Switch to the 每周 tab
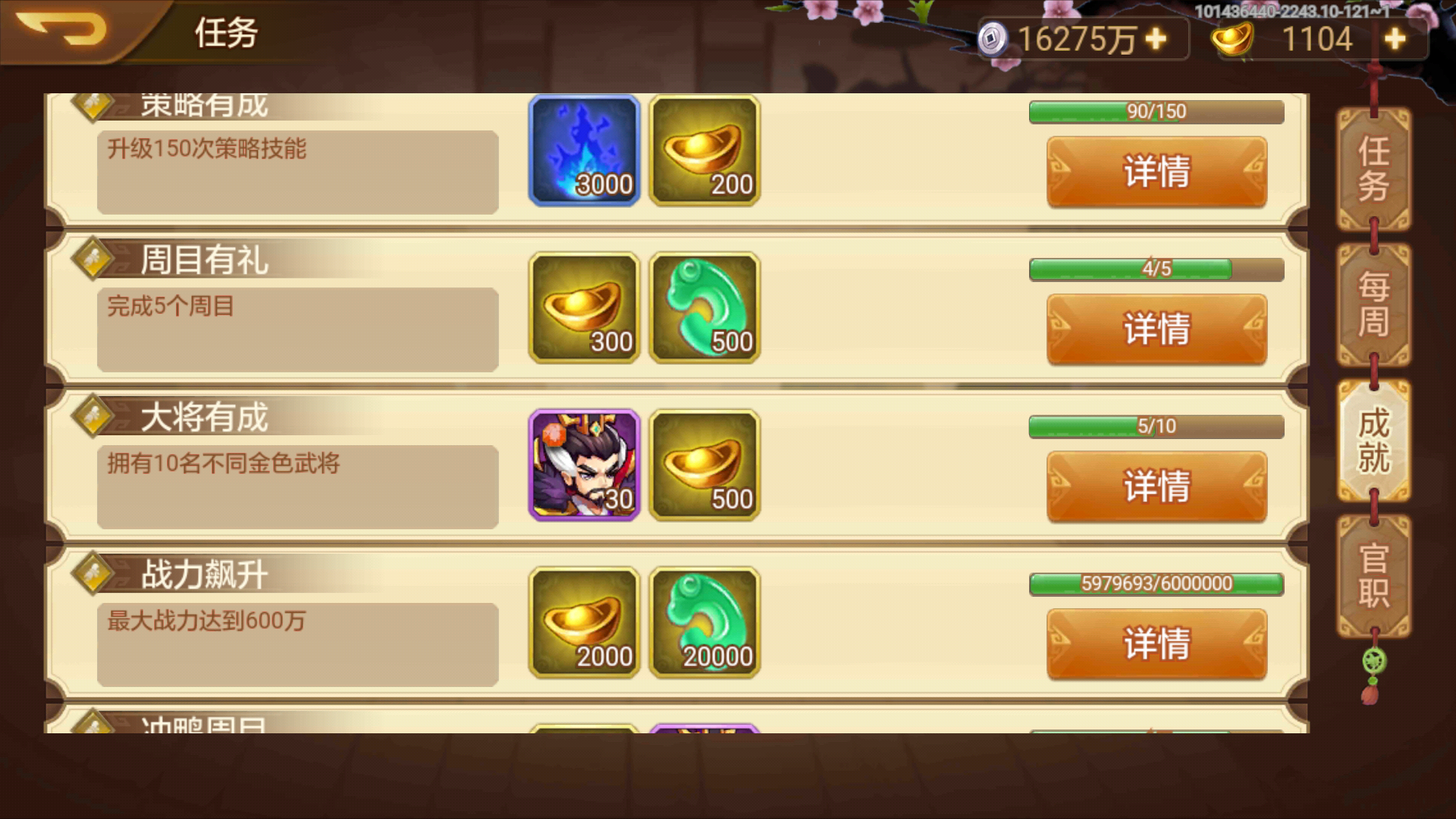This screenshot has height=819, width=1456. pyautogui.click(x=1372, y=302)
